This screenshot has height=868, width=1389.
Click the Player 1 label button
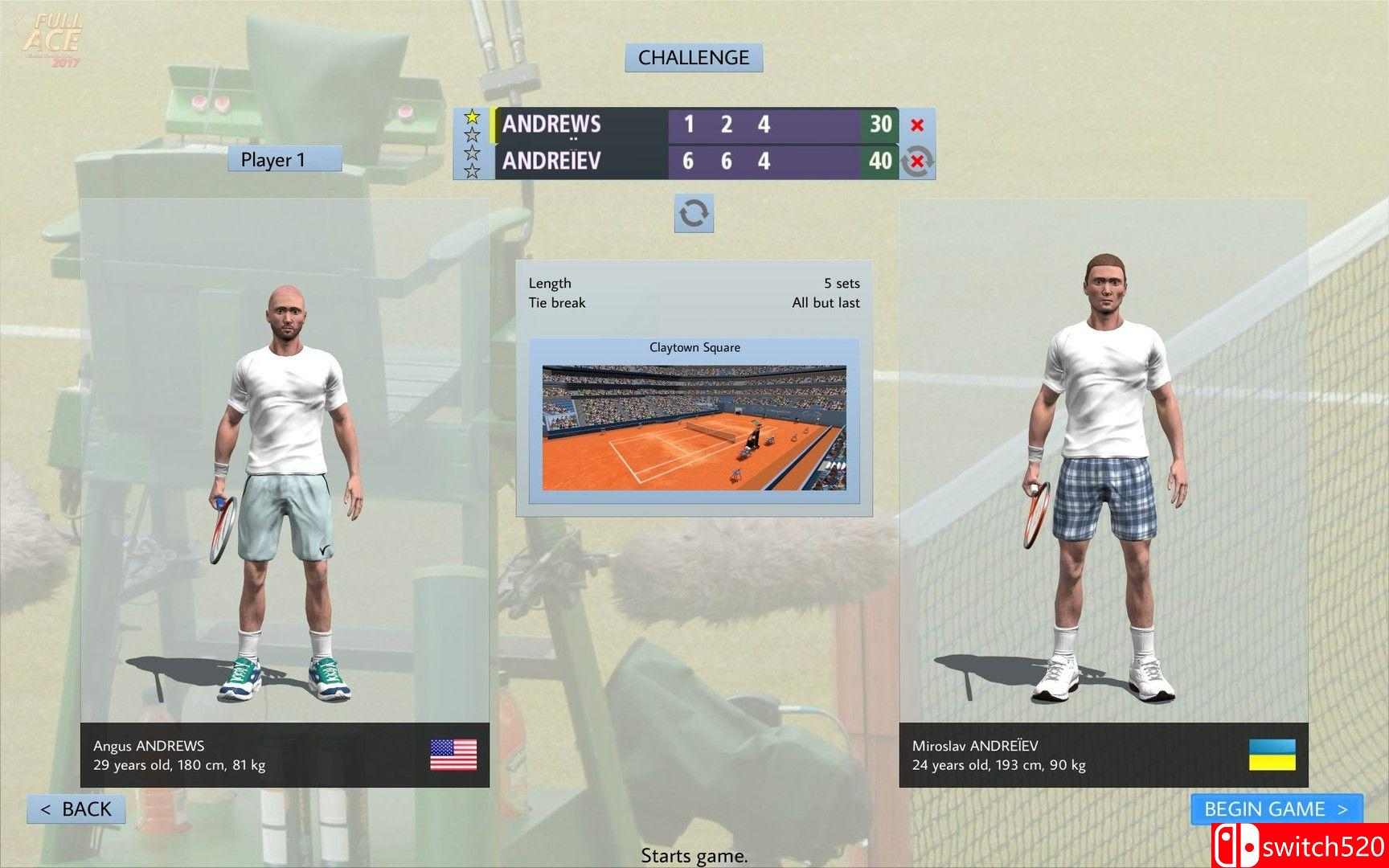(x=285, y=159)
